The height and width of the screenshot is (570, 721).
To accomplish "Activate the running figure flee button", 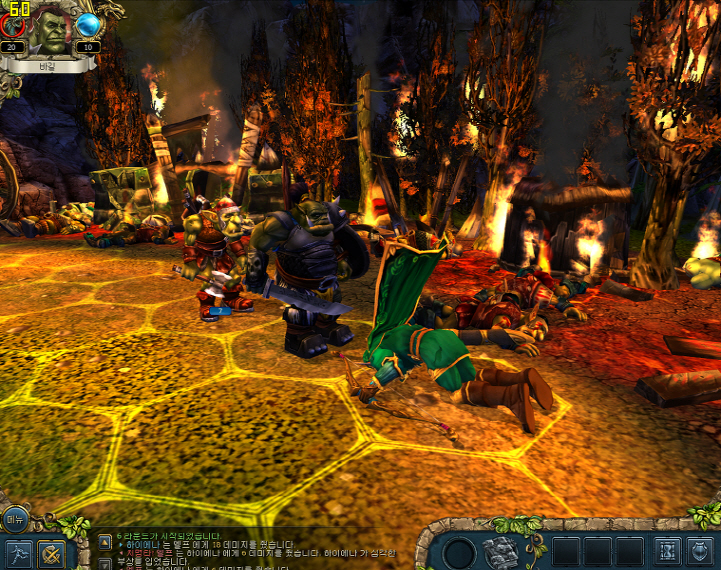I will click(17, 553).
